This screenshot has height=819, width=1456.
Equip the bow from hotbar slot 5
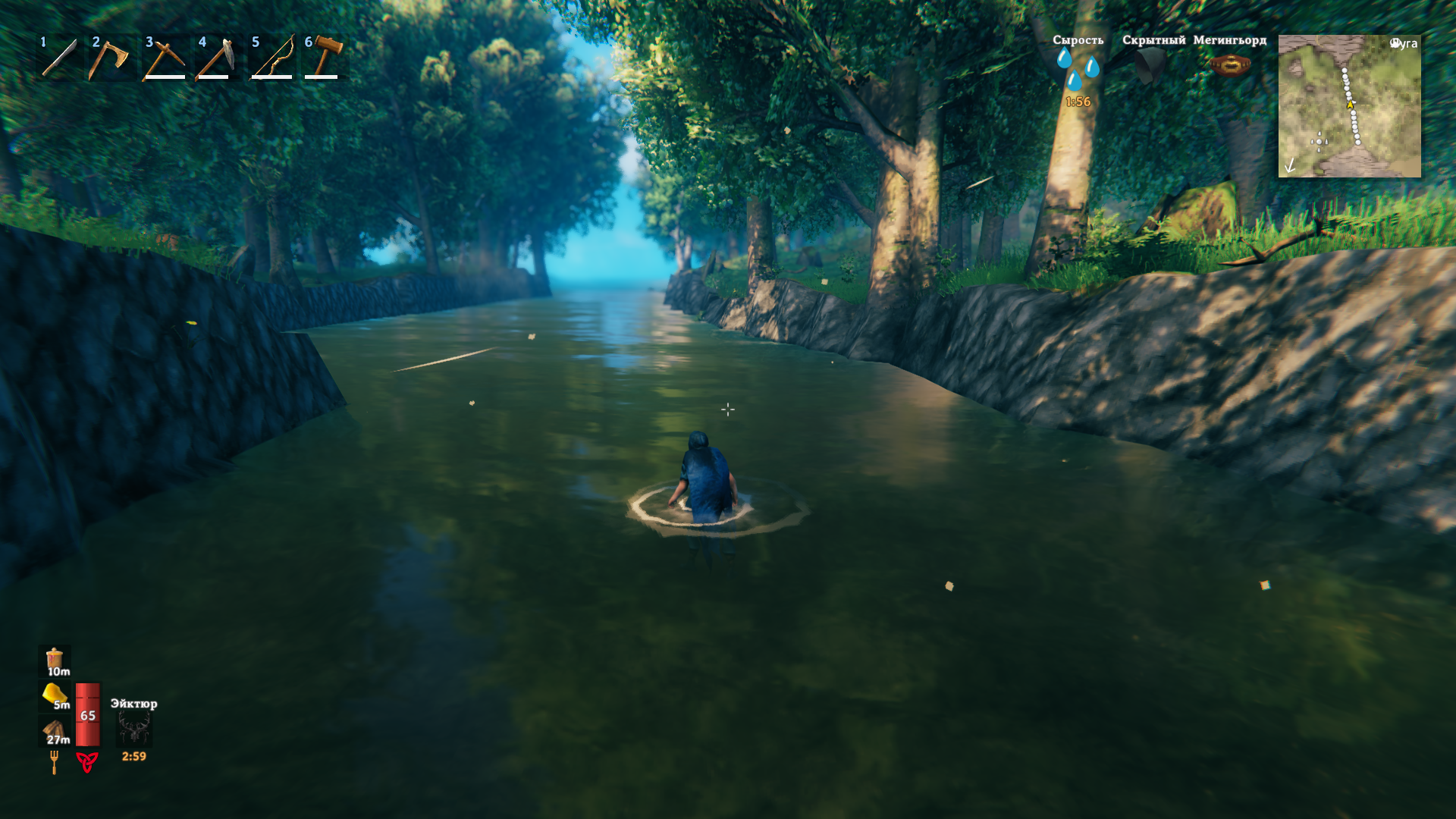pyautogui.click(x=271, y=58)
